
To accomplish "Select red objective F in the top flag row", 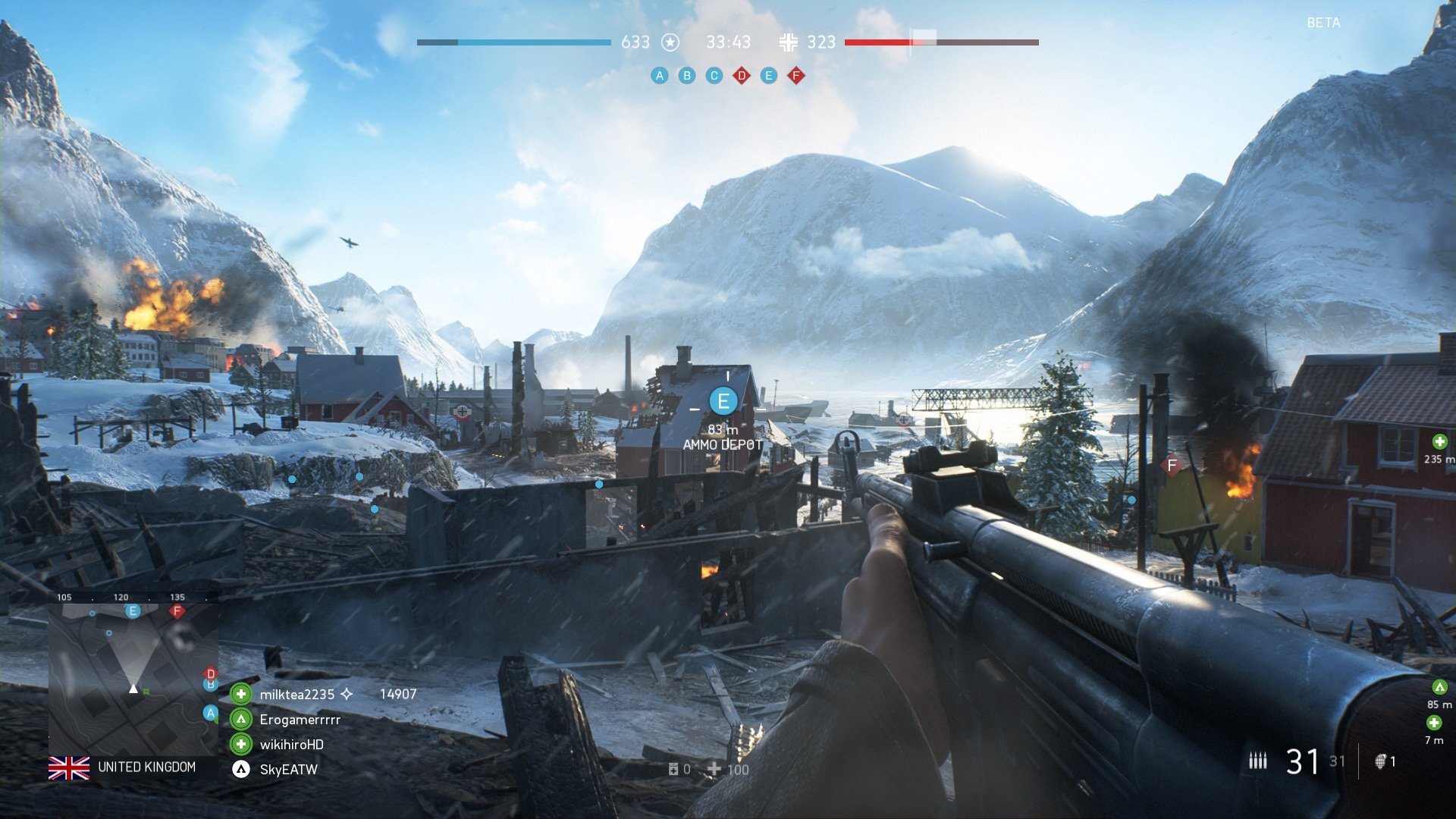I will [795, 76].
